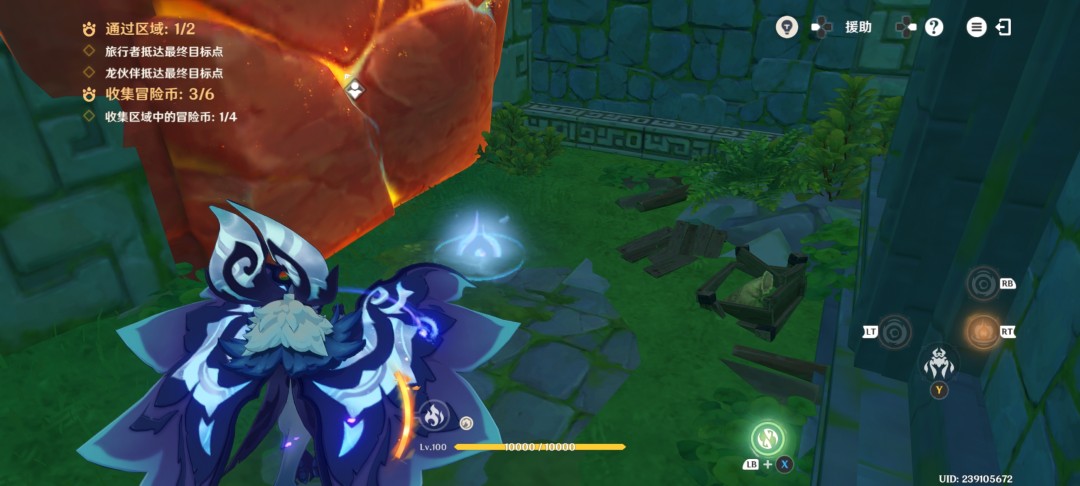Open the question mark help button
1080x486 pixels.
click(x=934, y=27)
